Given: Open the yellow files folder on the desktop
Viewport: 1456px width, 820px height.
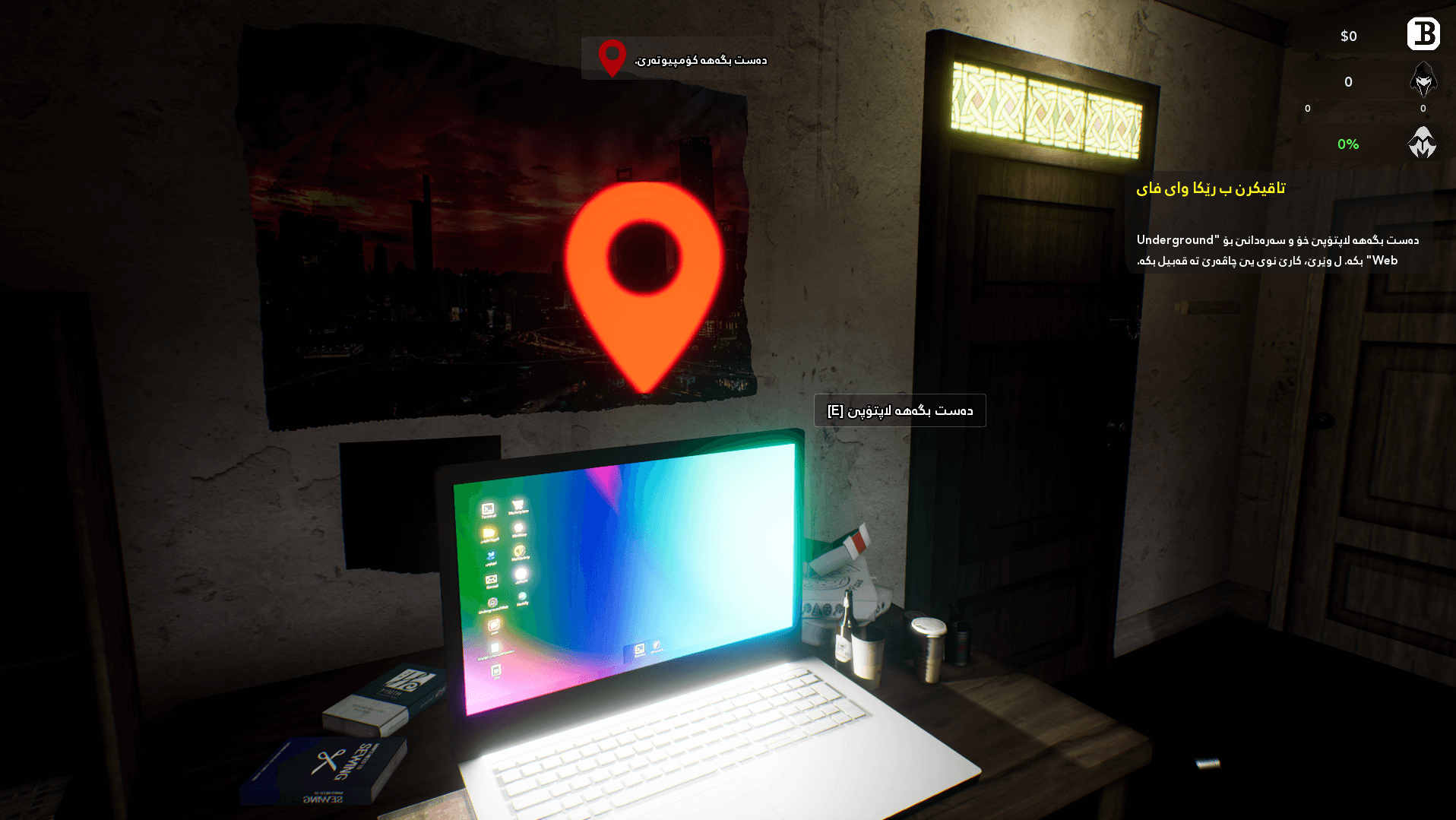Looking at the screenshot, I should coord(489,531).
